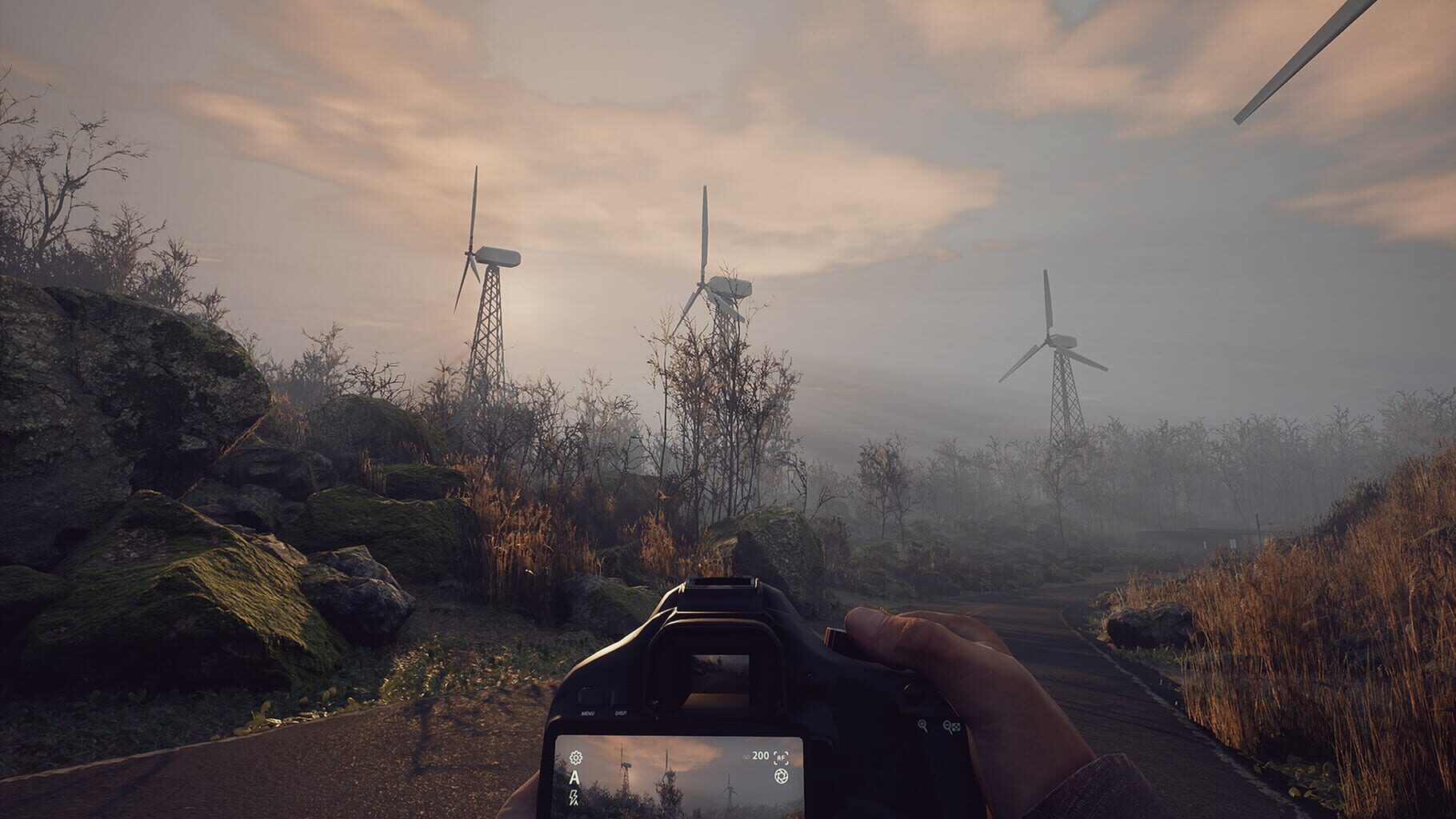Click the AF autofocus frame indicator
This screenshot has width=1456, height=819.
click(x=781, y=758)
